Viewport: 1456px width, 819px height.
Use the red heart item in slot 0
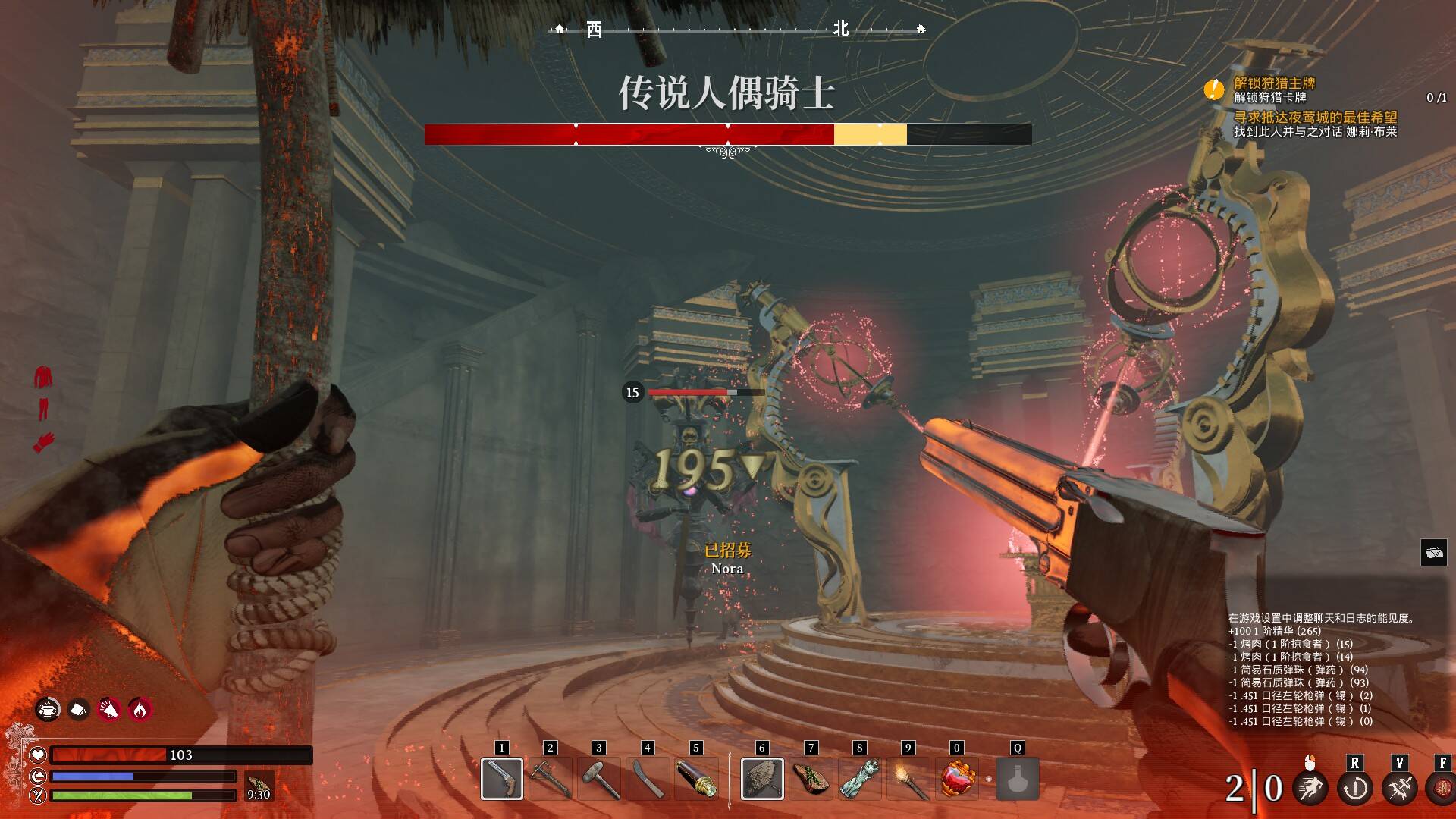(956, 778)
